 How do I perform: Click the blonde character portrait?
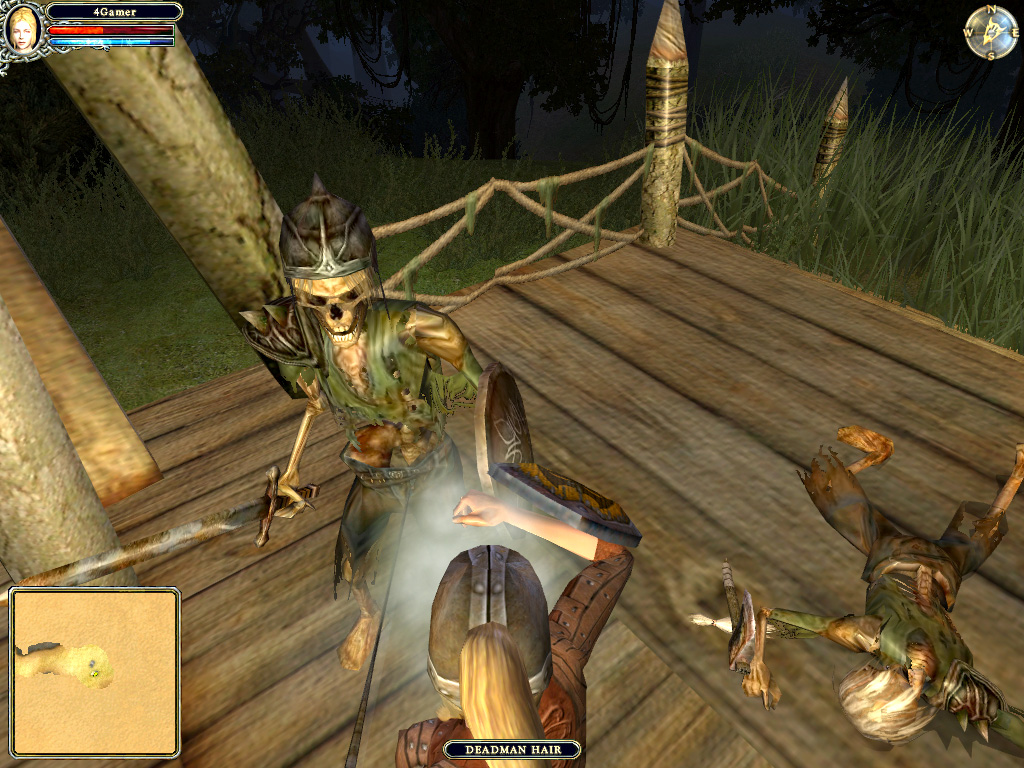22,28
